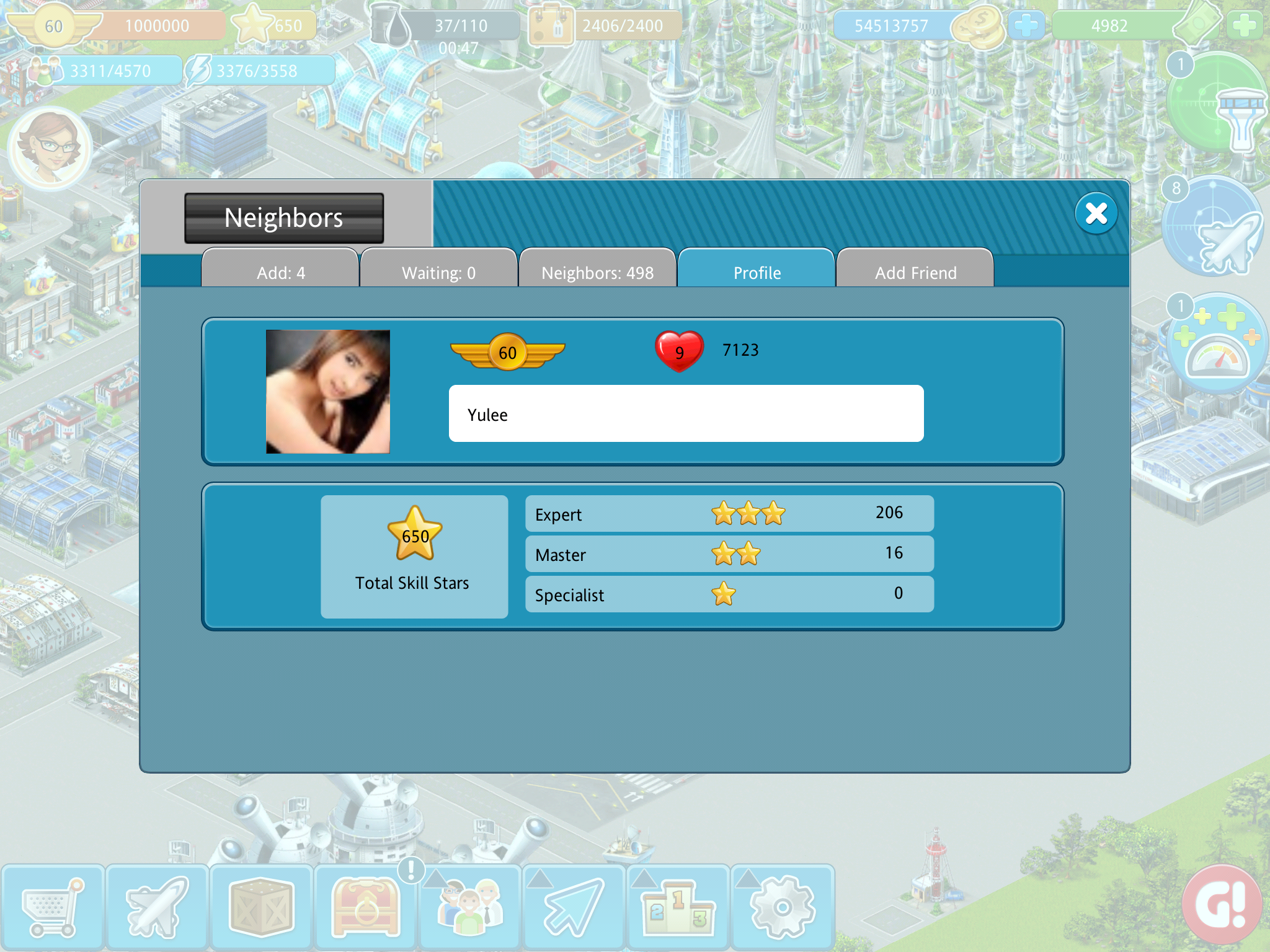Click the Yulee name field
The width and height of the screenshot is (1270, 952).
[x=686, y=413]
